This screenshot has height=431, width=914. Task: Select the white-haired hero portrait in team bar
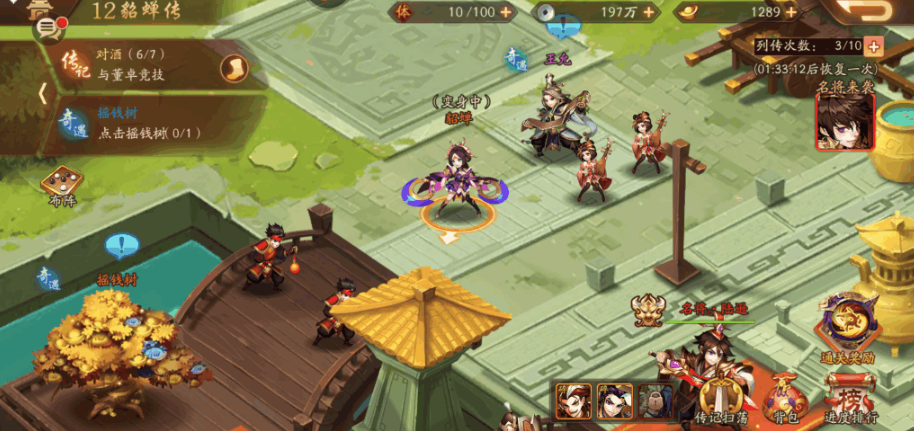[x=572, y=400]
